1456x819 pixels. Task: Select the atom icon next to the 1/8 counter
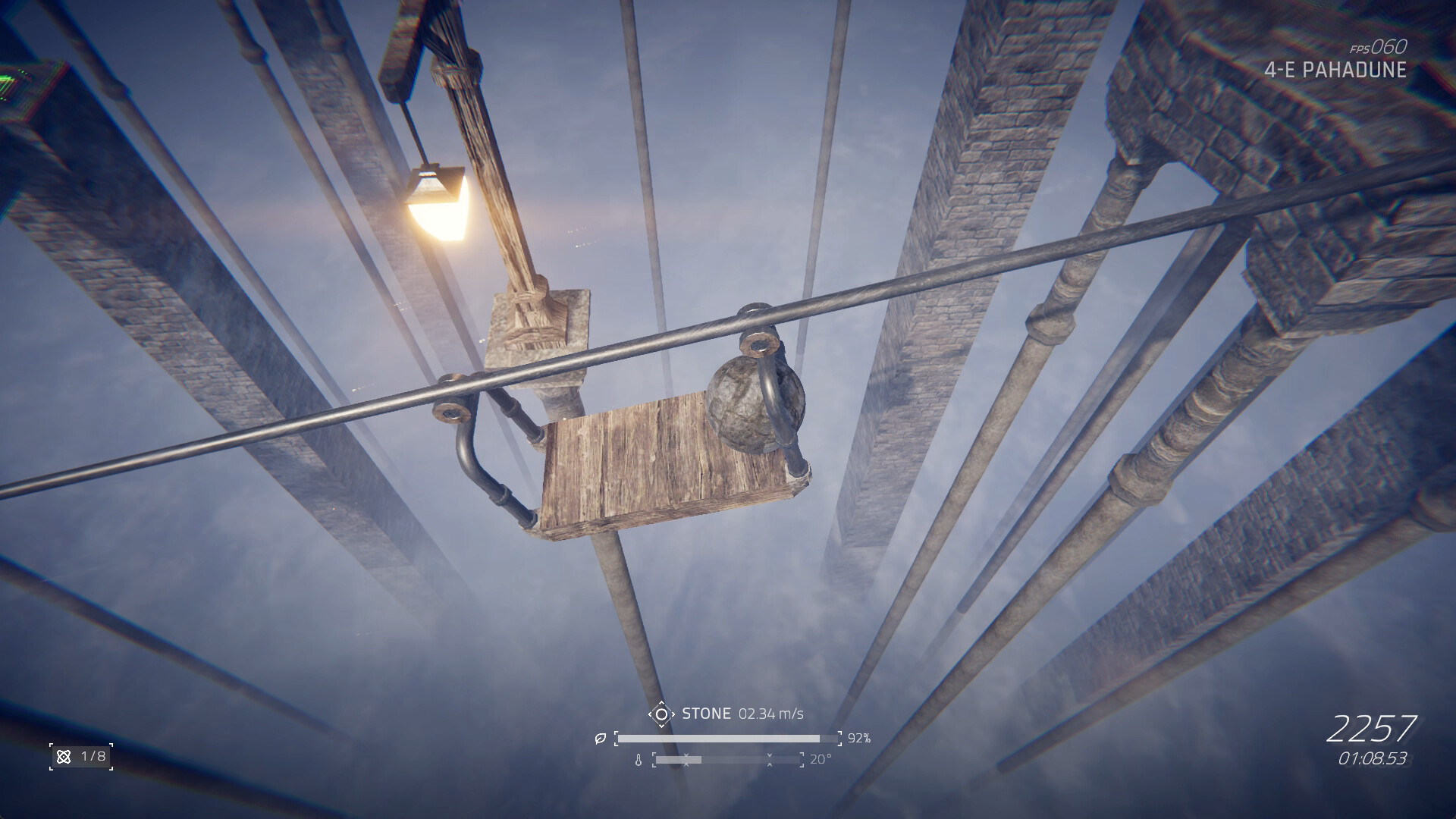(63, 757)
